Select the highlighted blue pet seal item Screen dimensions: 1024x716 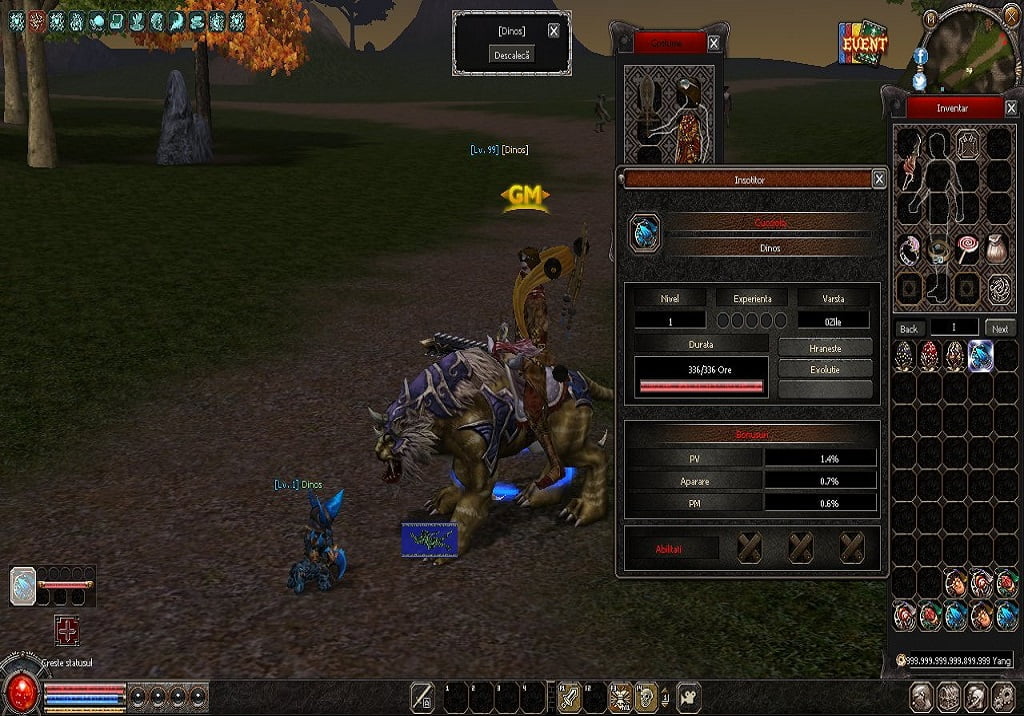point(981,355)
